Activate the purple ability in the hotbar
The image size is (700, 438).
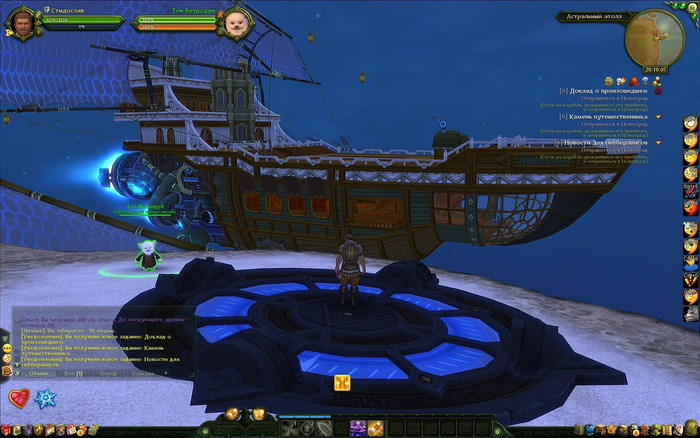357,428
